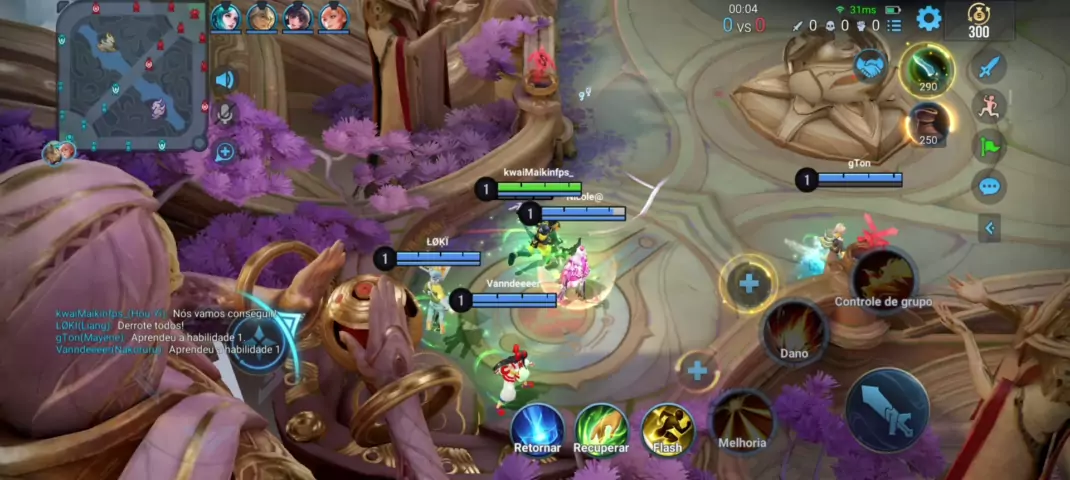Image resolution: width=1070 pixels, height=480 pixels.
Task: Activate the Controle de grupo skill
Action: coord(884,276)
